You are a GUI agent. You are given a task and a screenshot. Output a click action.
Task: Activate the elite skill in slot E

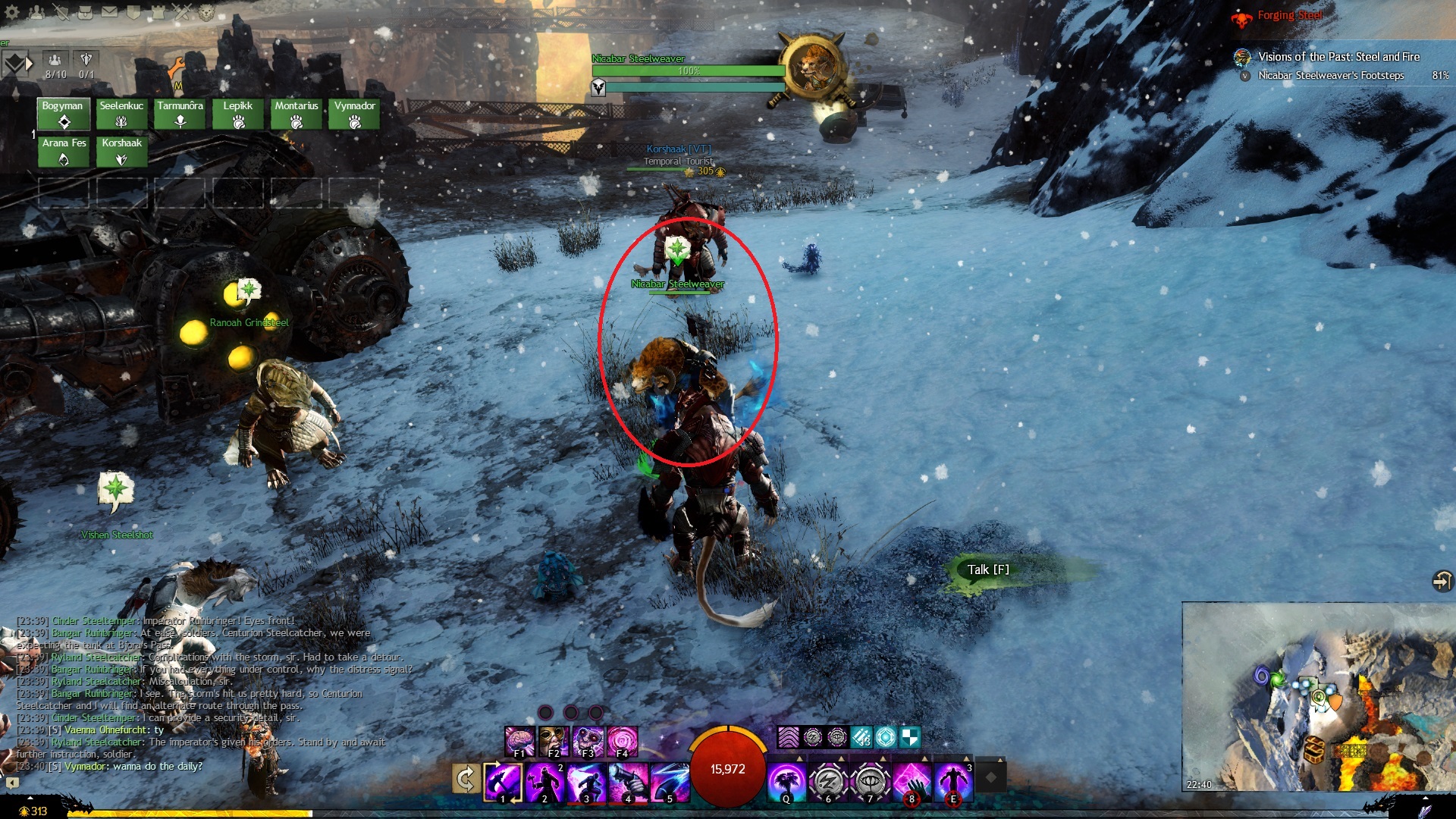coord(953,782)
